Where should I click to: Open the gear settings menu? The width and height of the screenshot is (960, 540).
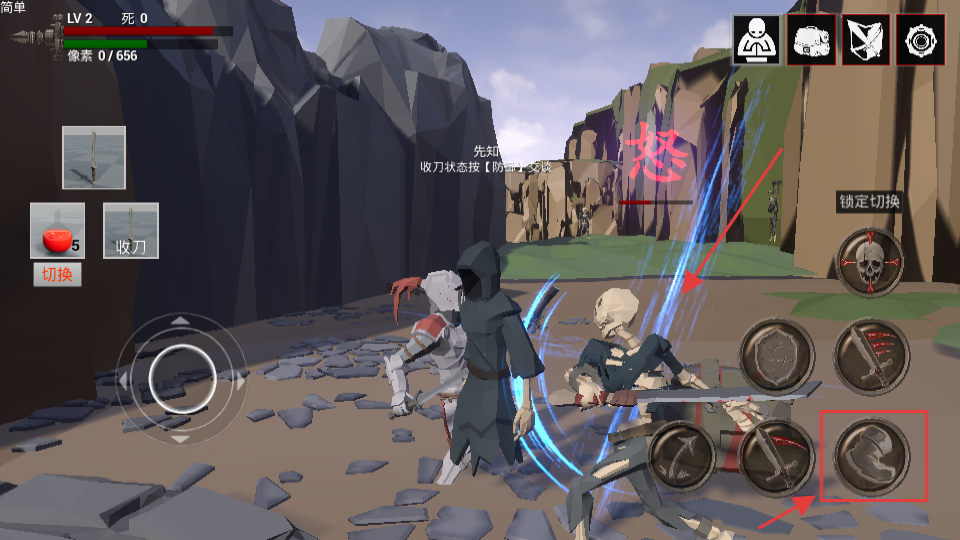[920, 40]
